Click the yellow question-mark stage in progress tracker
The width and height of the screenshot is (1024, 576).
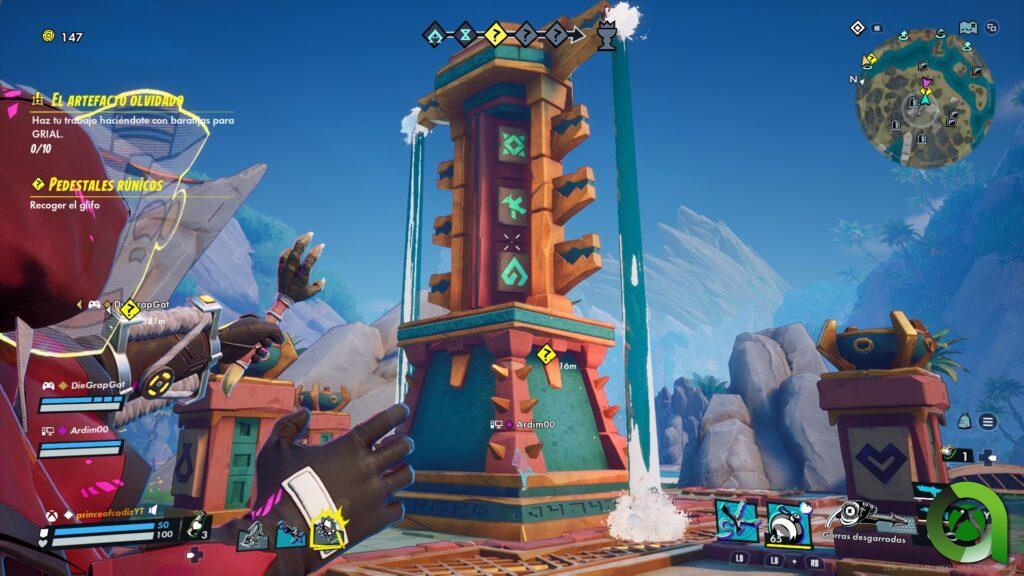point(495,36)
